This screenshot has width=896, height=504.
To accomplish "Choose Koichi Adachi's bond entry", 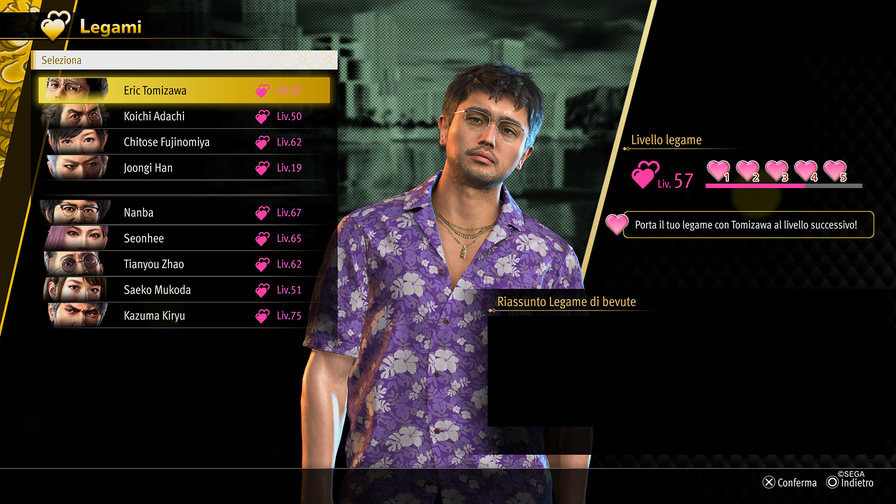I will tap(183, 116).
